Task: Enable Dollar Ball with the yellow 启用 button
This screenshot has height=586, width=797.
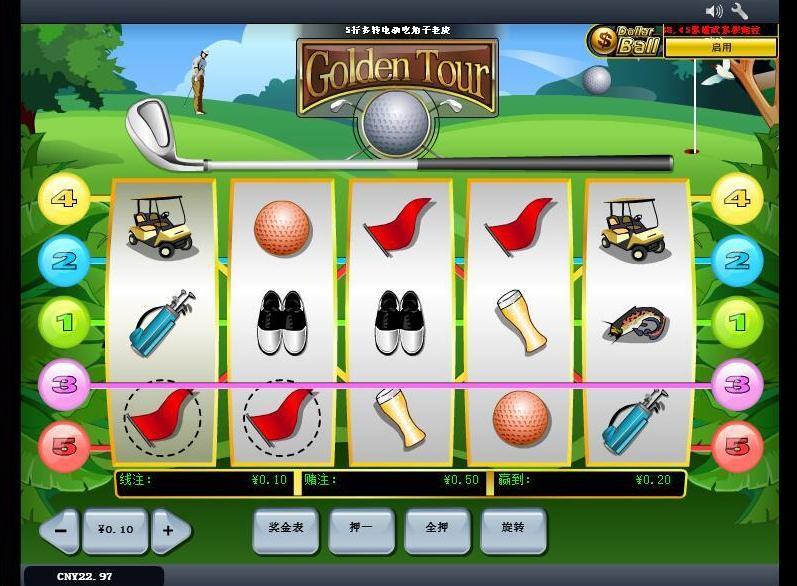Action: pyautogui.click(x=720, y=47)
